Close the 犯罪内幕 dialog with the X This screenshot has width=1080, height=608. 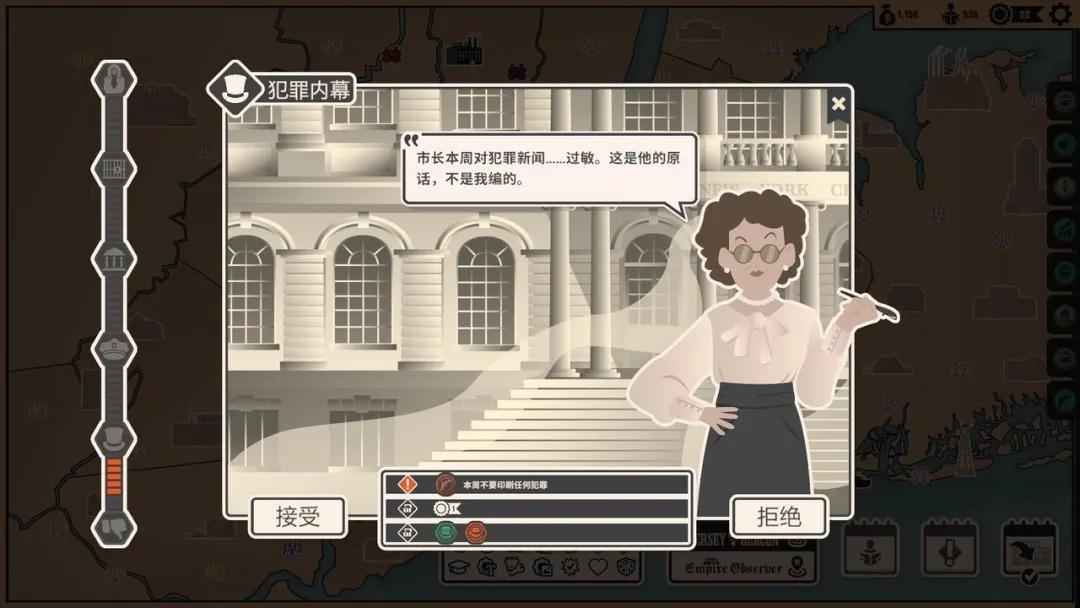pyautogui.click(x=838, y=103)
